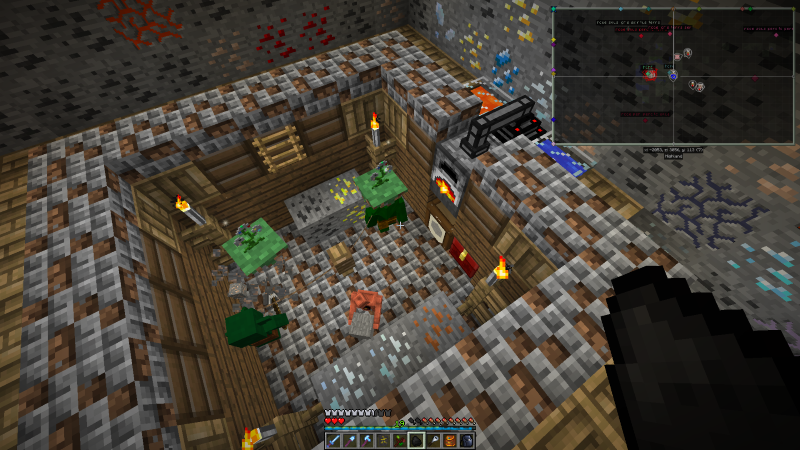
Task: Choose the red and green plant hotbar slot
Action: tap(400, 440)
